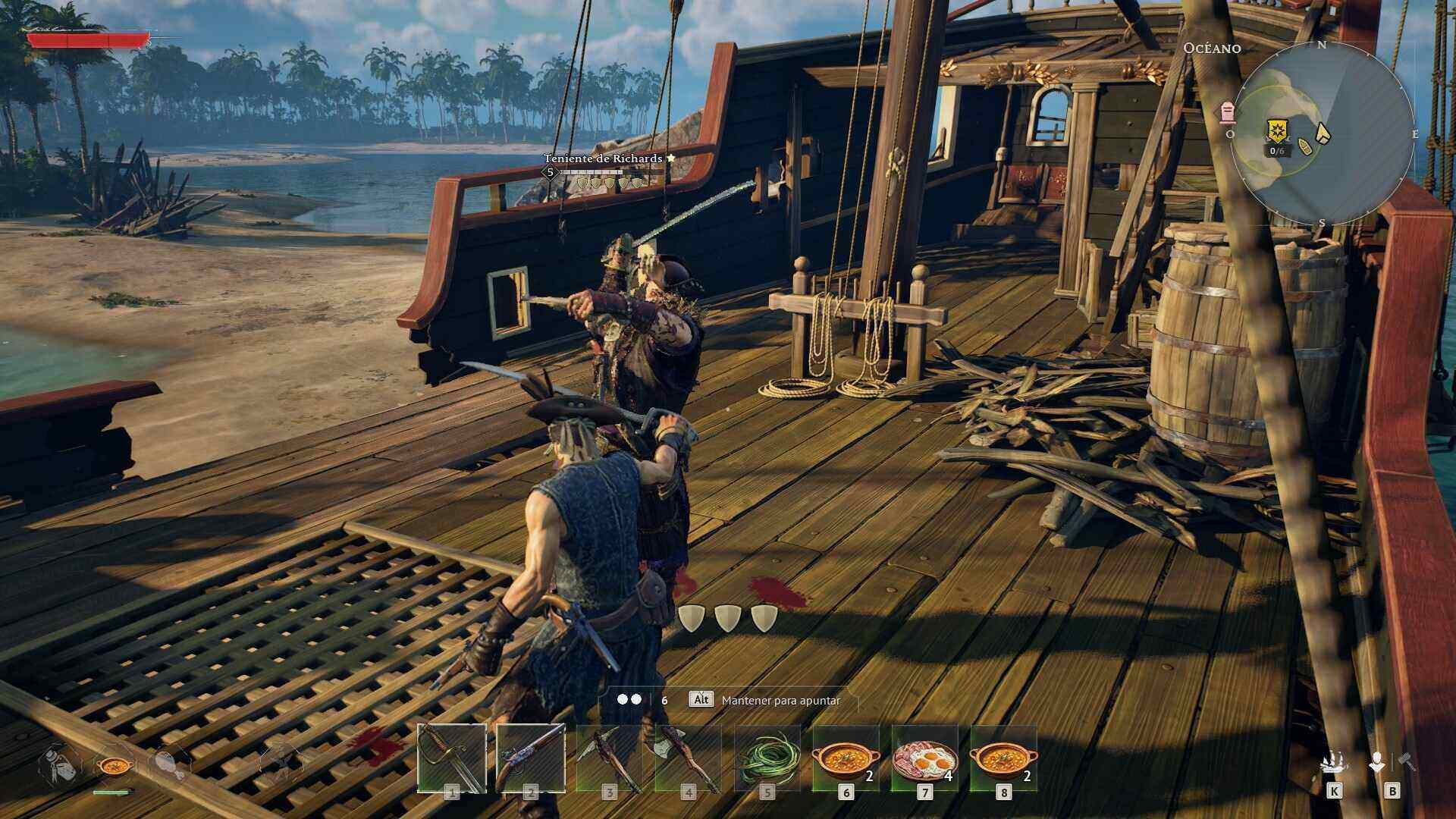The image size is (1456, 819).
Task: Choose the pickaxe in the hotbar
Action: pos(609,758)
